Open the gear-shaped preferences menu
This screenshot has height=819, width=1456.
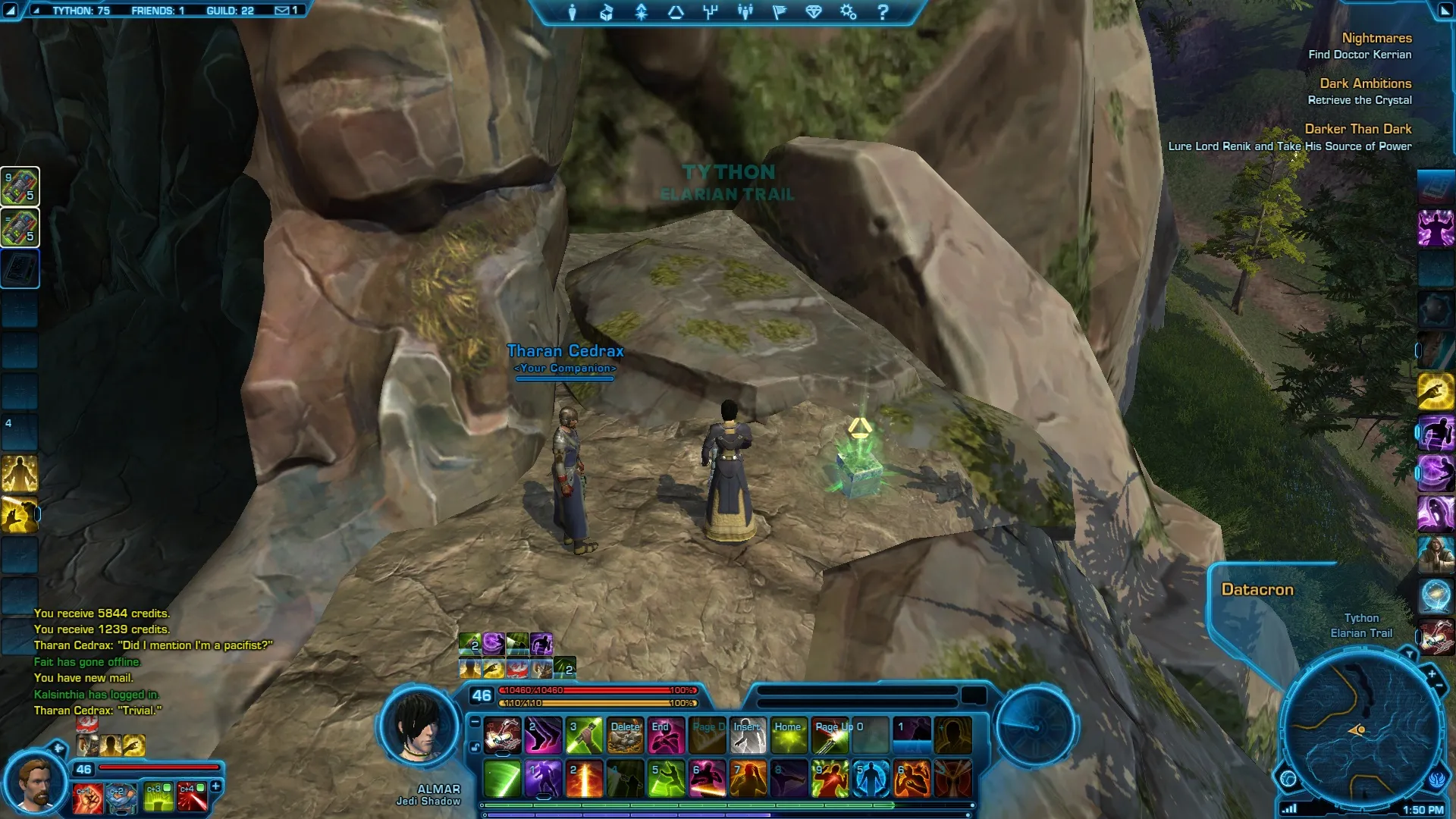click(848, 12)
